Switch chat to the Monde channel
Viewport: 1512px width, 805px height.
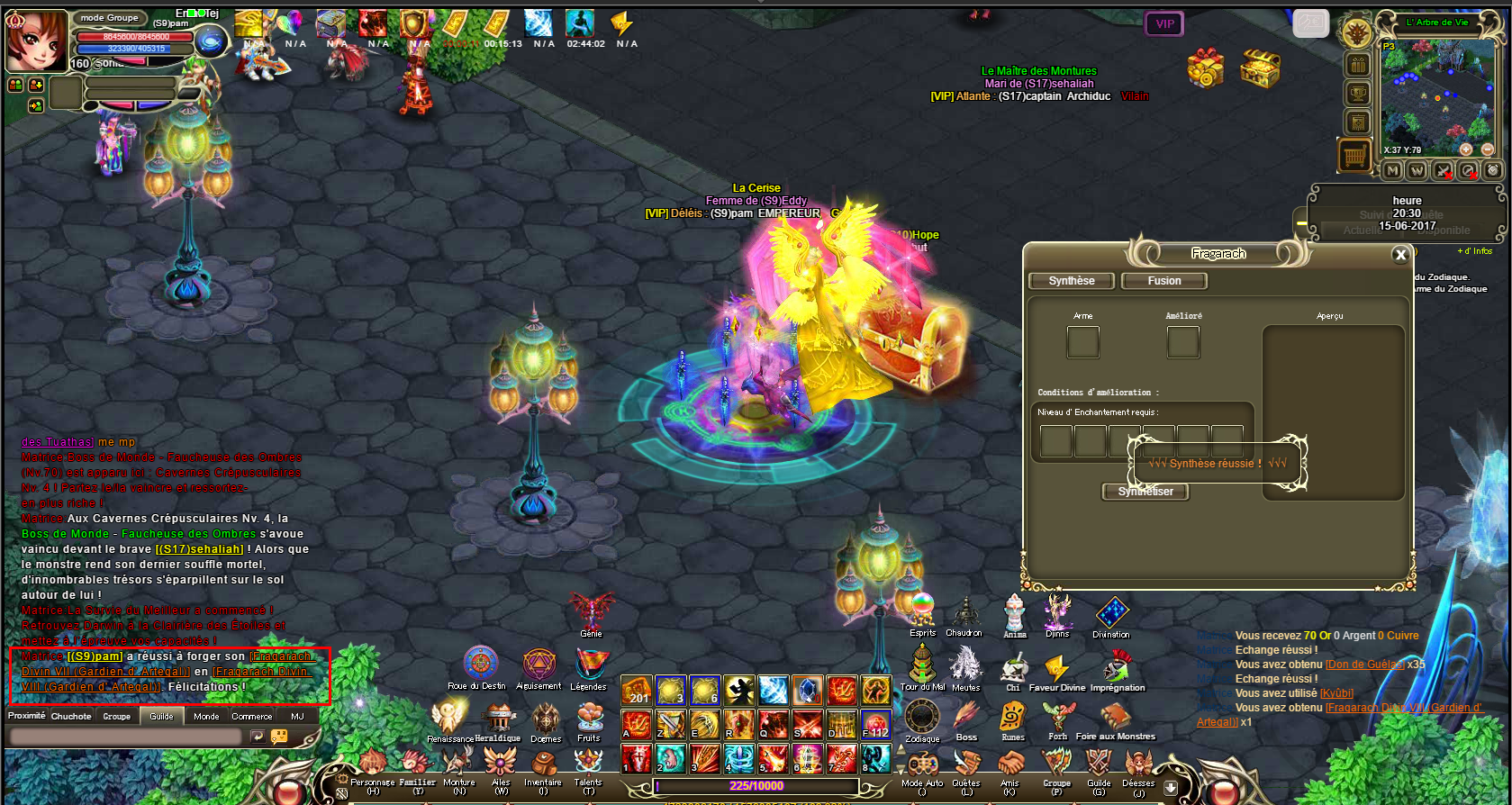[206, 717]
